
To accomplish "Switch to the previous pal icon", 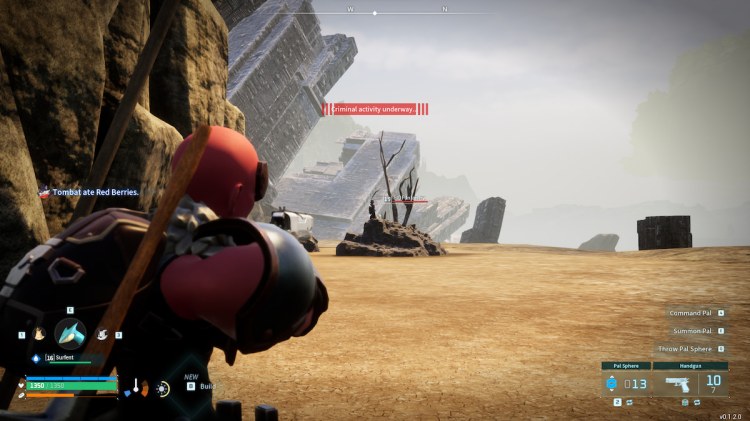I will (37, 333).
